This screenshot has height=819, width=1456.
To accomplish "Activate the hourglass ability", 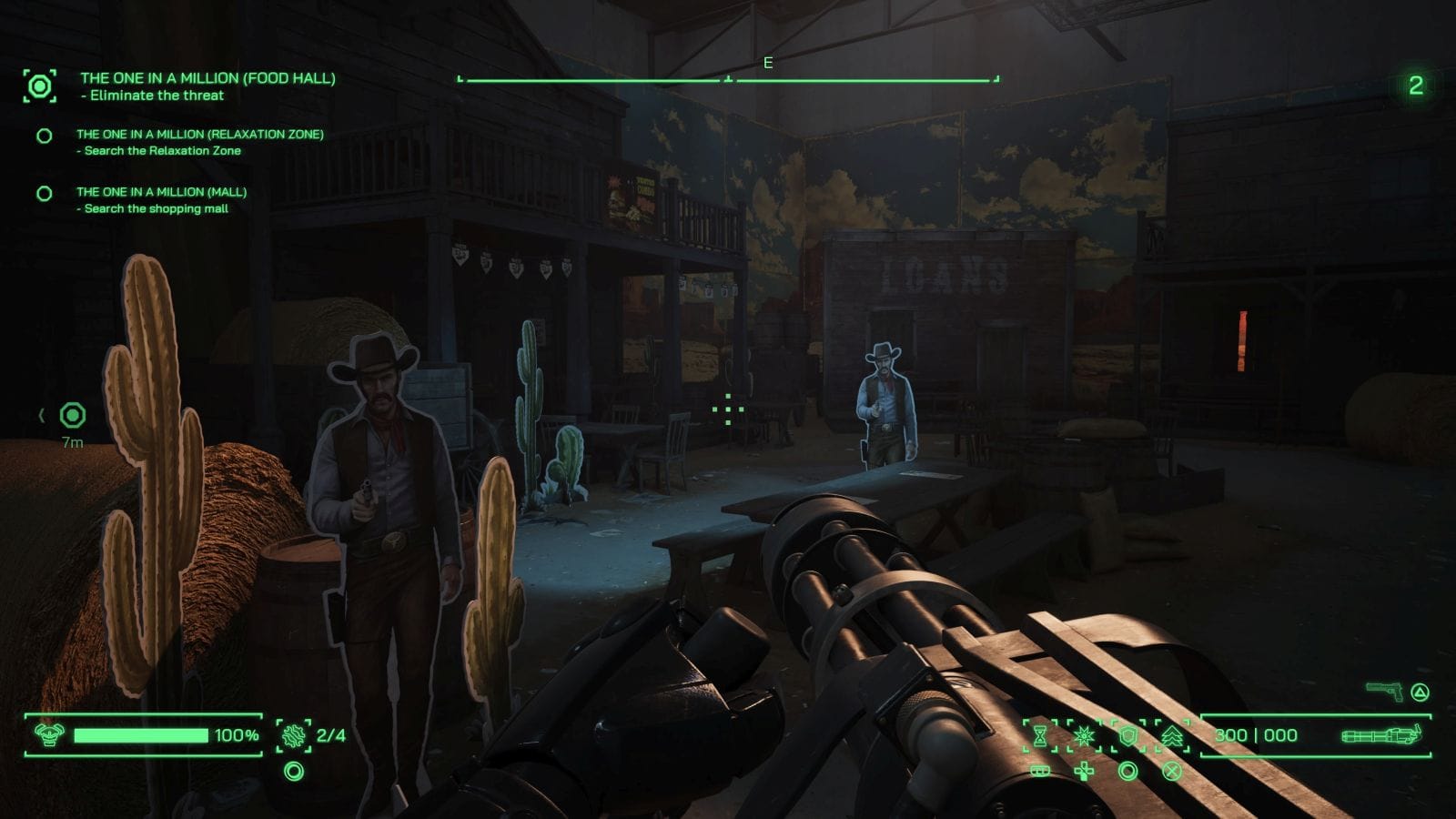I will (1039, 735).
